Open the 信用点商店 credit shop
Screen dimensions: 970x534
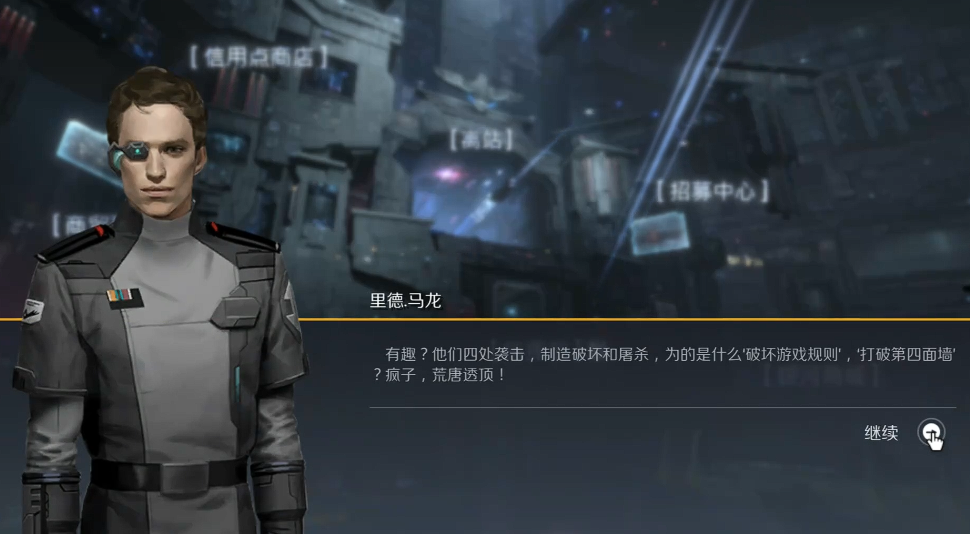pos(259,57)
